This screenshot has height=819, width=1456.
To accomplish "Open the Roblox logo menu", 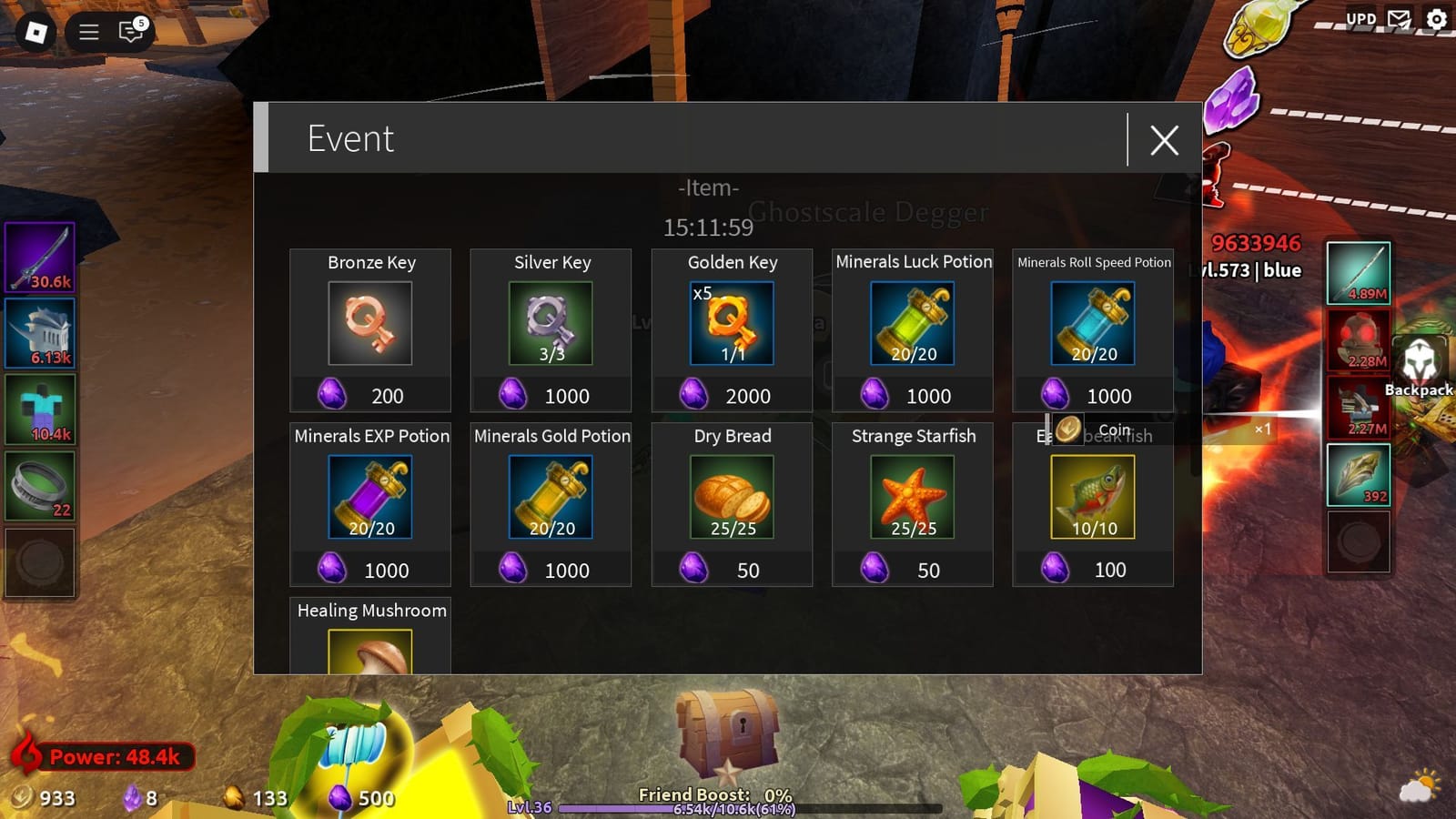I will [x=35, y=32].
